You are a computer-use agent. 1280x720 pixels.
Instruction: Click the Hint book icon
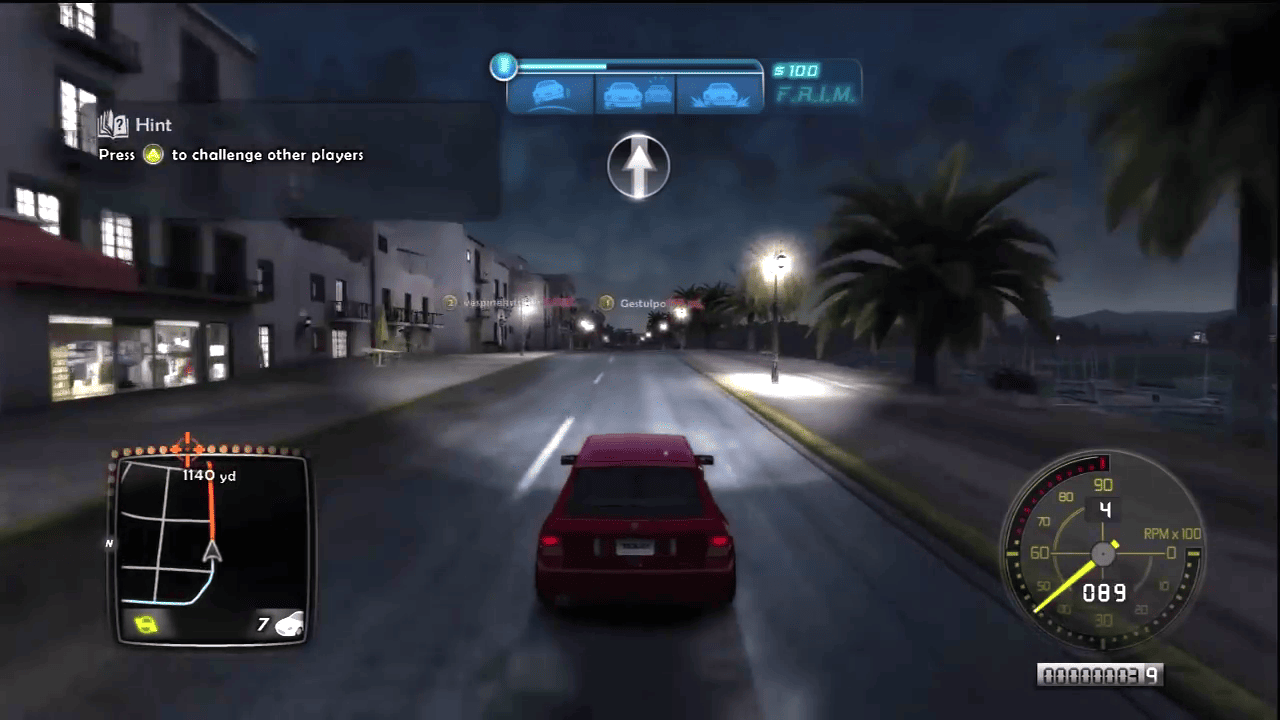click(x=113, y=124)
